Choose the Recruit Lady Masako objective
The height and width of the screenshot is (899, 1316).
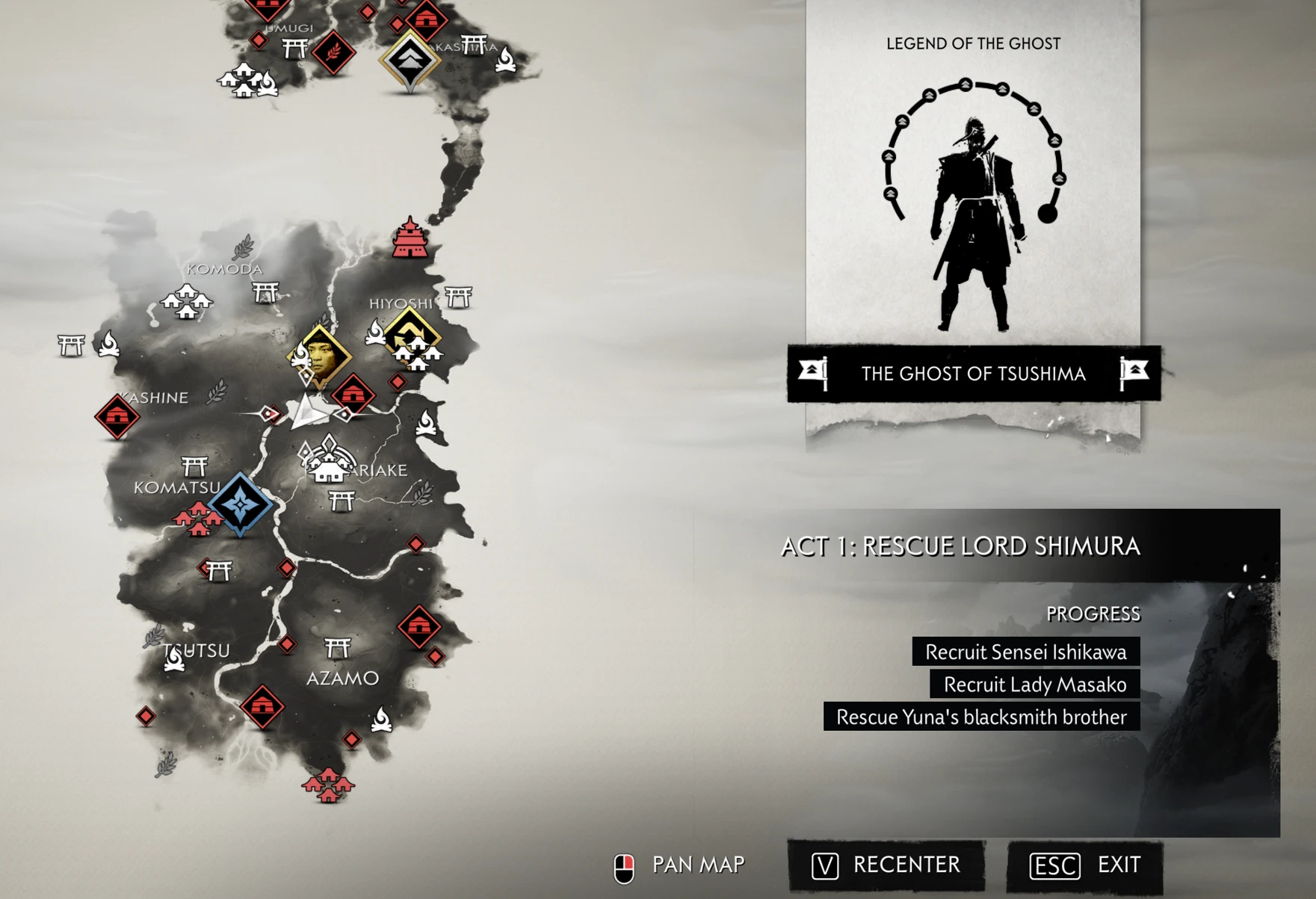coord(1034,685)
